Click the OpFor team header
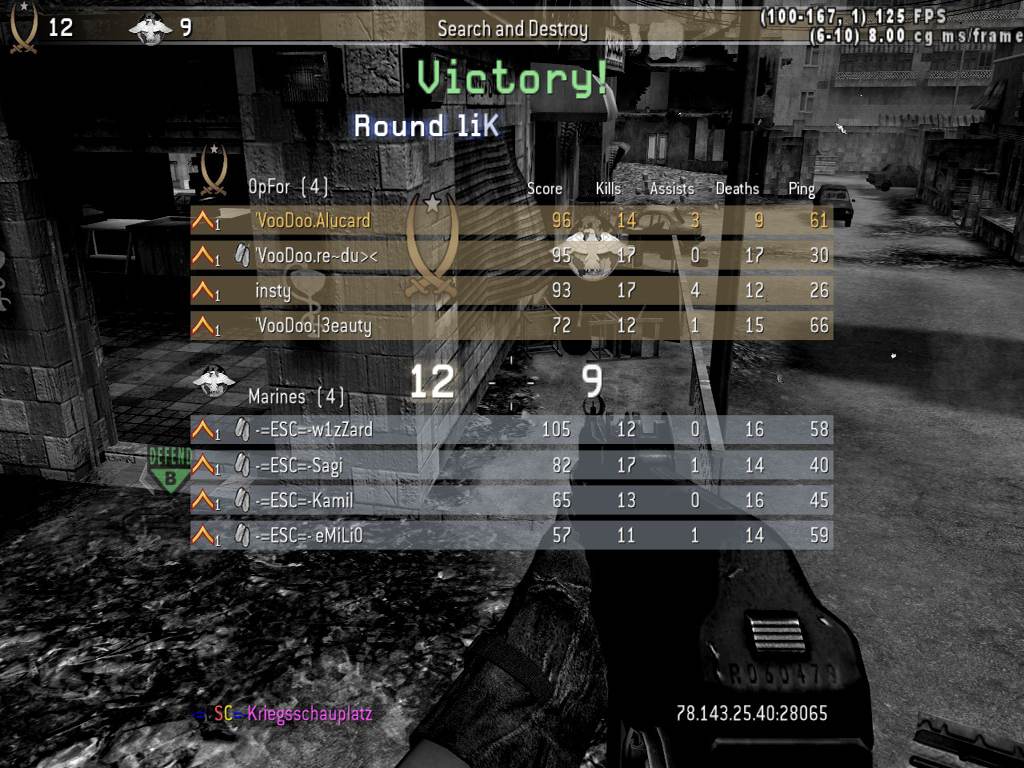 click(287, 187)
